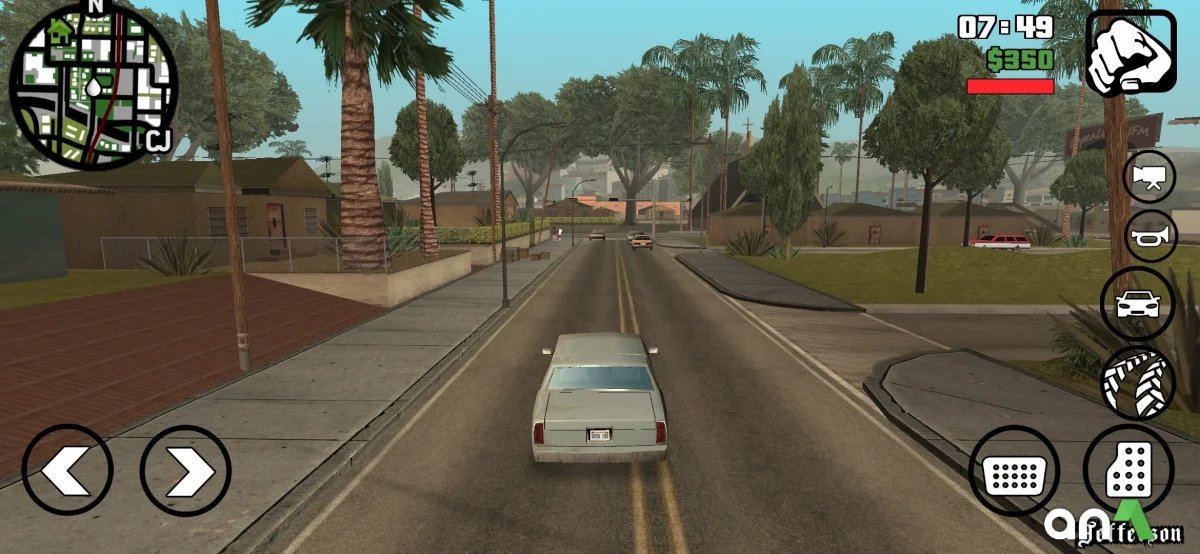Activate the handbrake tire-track button
This screenshot has height=554, width=1200.
[1138, 382]
